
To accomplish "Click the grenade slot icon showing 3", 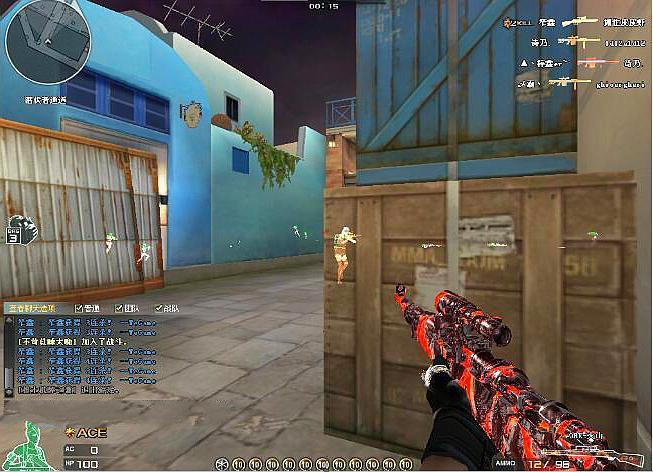I will (20, 229).
